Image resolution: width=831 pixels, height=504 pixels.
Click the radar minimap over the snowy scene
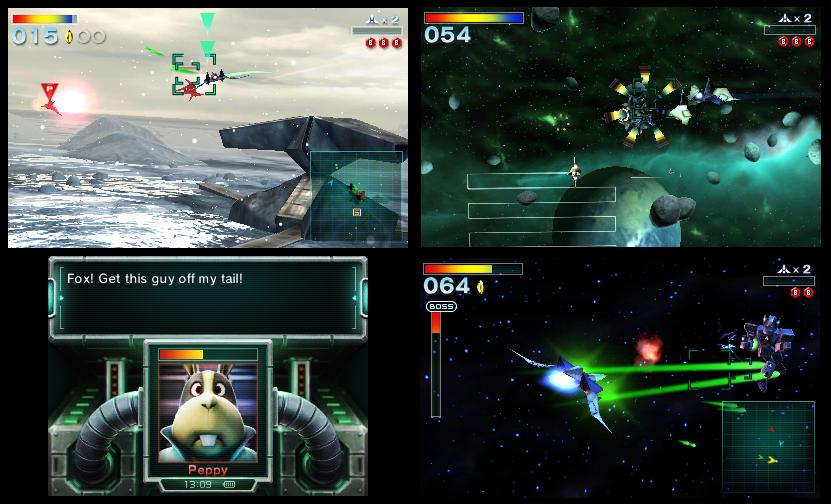tap(355, 196)
